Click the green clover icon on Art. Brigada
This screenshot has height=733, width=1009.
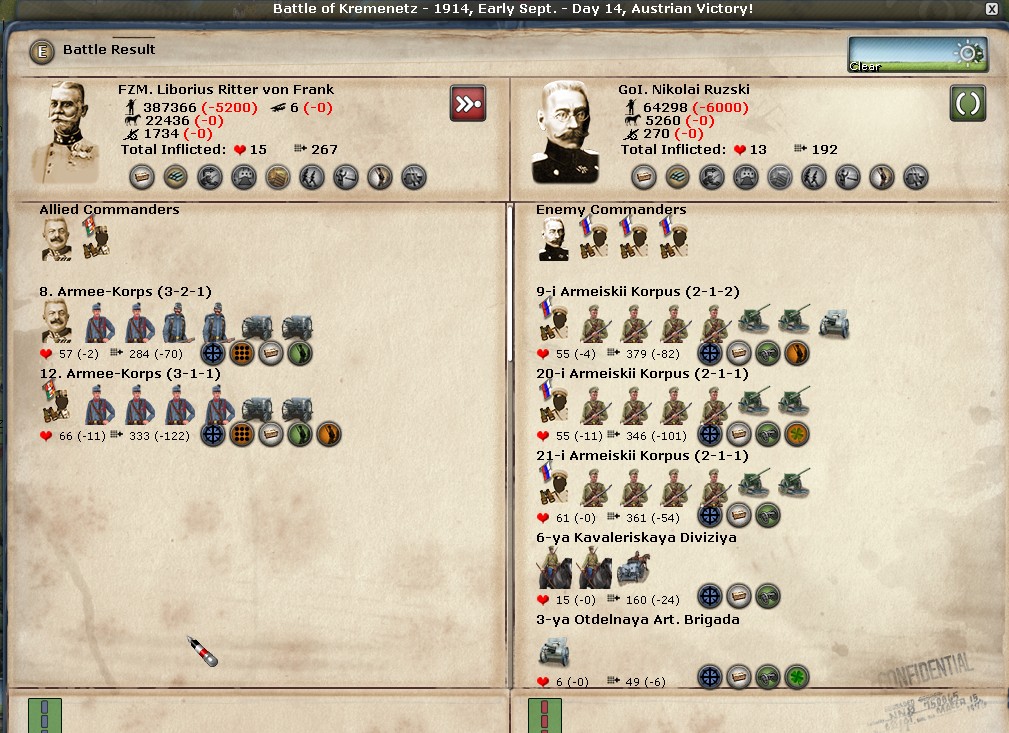click(x=797, y=678)
